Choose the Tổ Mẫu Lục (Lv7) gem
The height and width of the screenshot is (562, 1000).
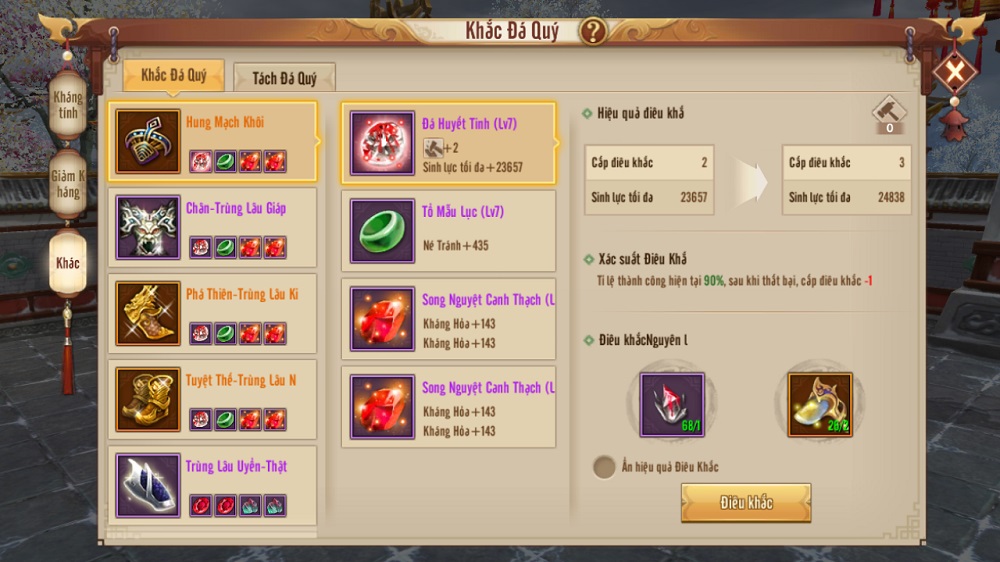tap(448, 231)
